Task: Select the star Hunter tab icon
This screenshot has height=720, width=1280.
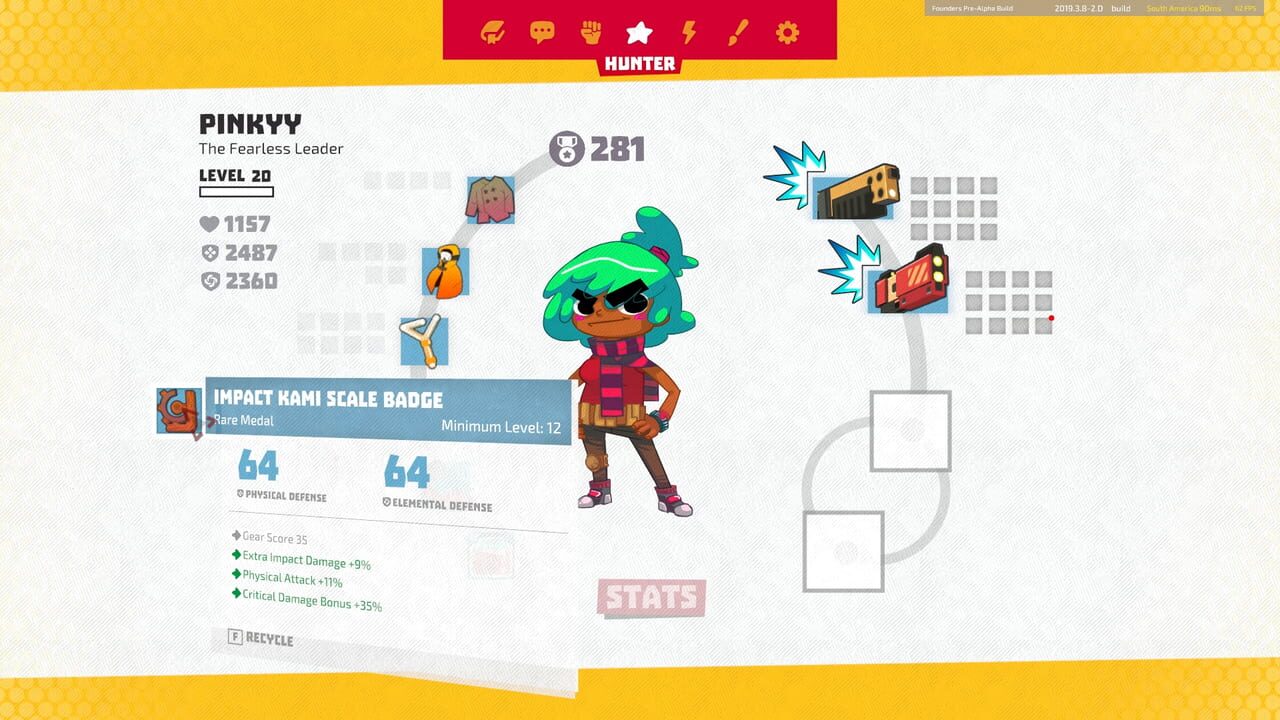Action: point(639,31)
